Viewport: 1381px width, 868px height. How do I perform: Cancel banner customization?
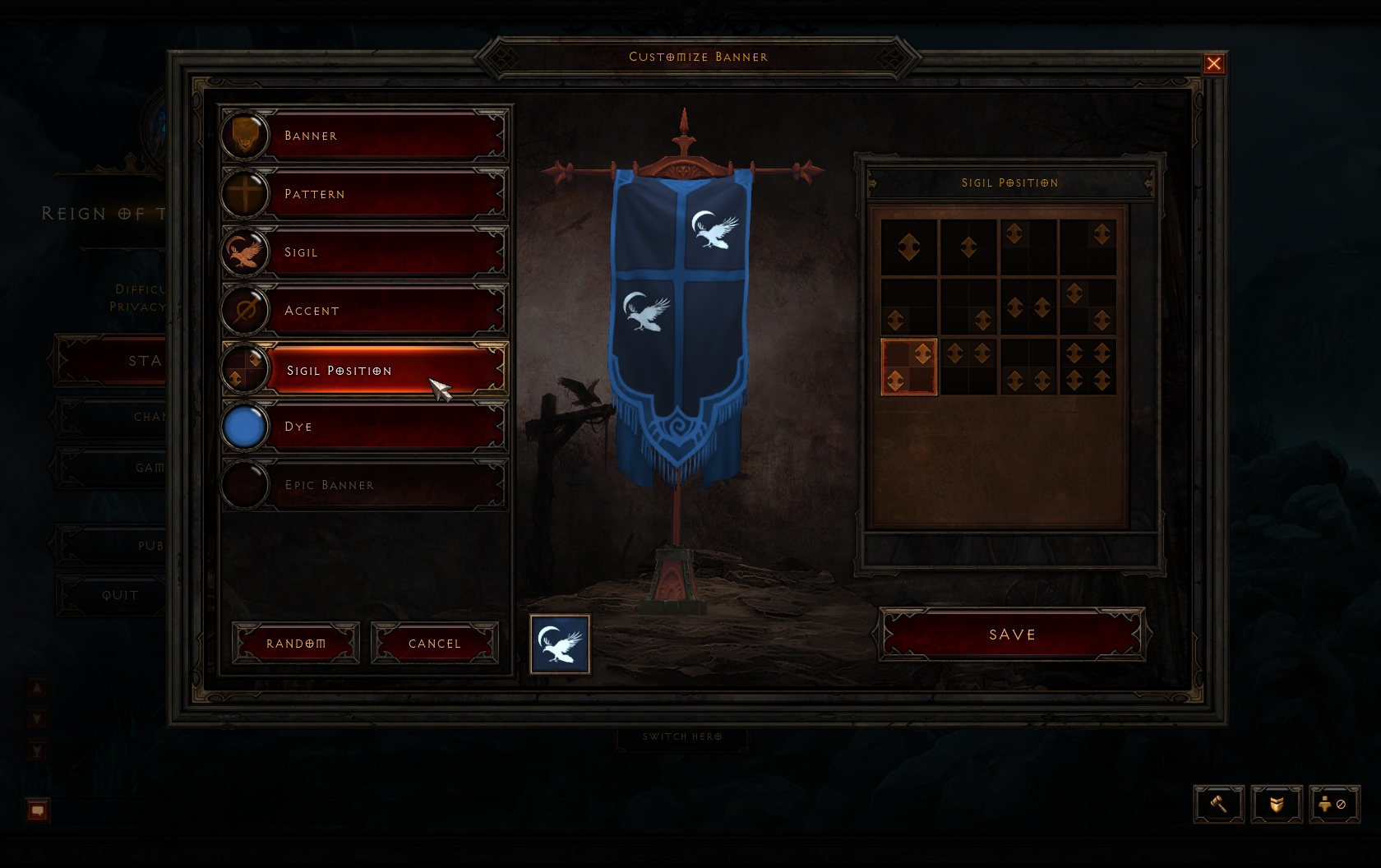point(435,643)
